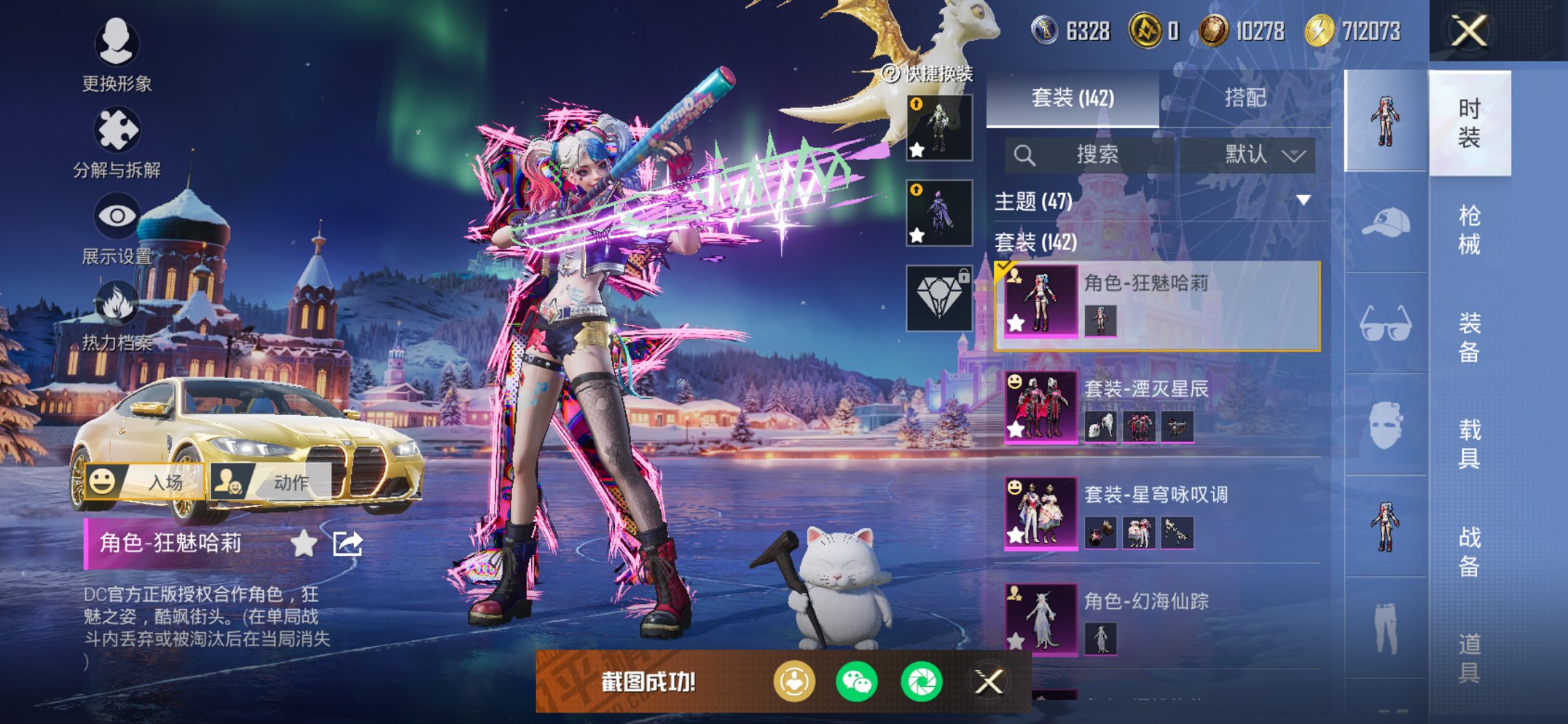Open 分解与拆解 dismantle menu
The height and width of the screenshot is (724, 1568).
tap(117, 143)
